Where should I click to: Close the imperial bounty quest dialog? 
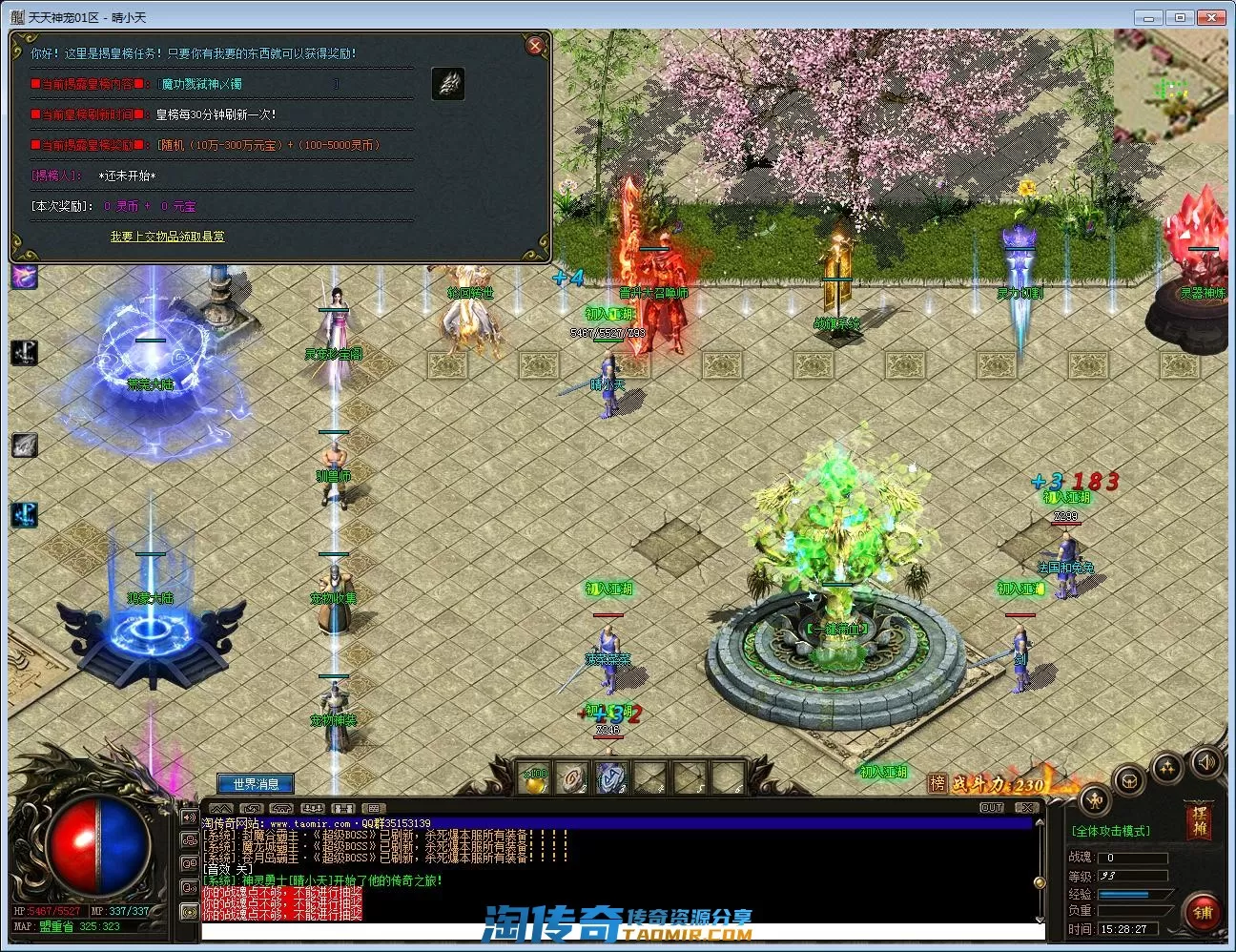point(535,46)
